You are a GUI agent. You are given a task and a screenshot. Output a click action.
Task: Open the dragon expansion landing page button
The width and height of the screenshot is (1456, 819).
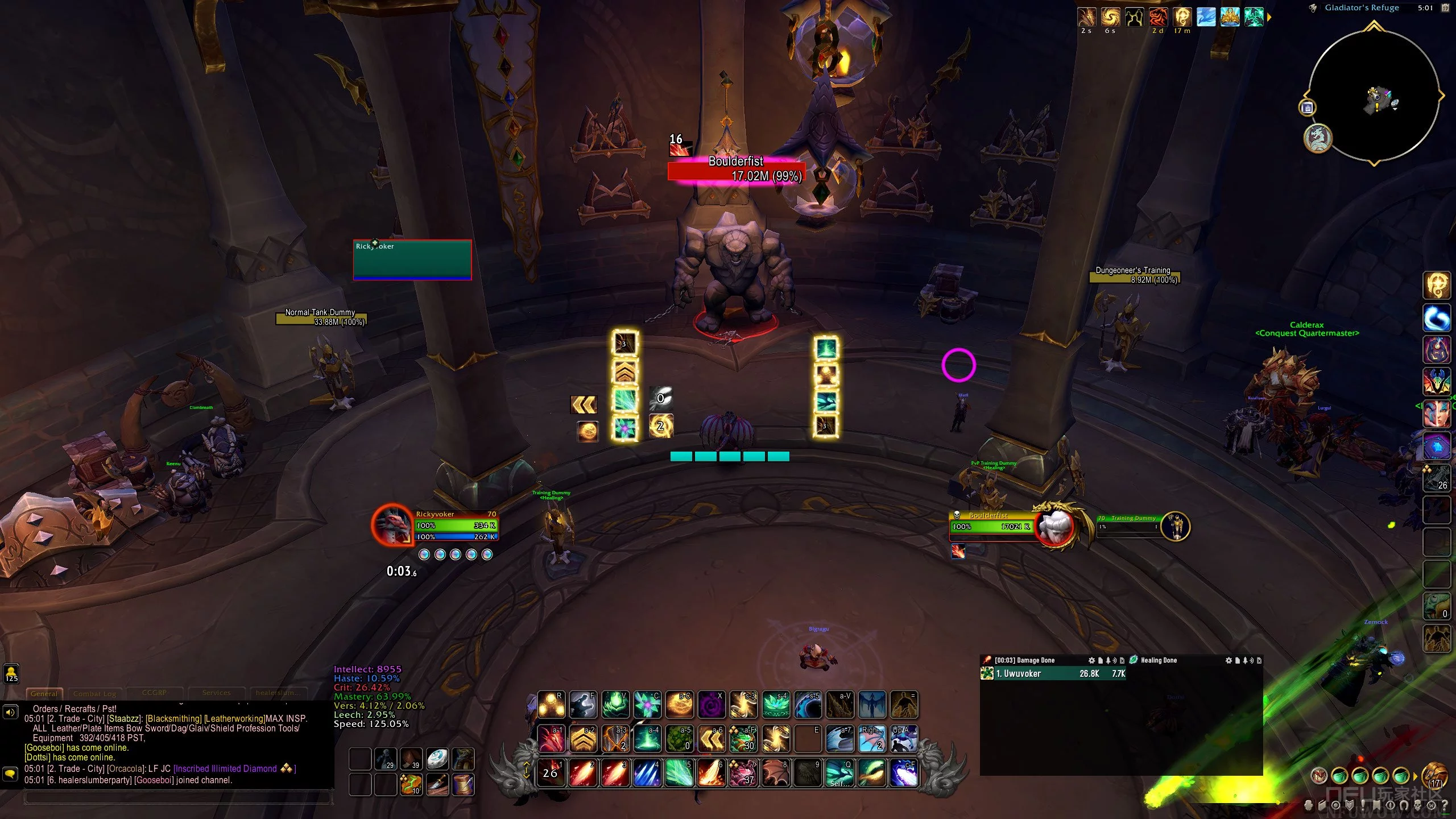coord(1317,138)
